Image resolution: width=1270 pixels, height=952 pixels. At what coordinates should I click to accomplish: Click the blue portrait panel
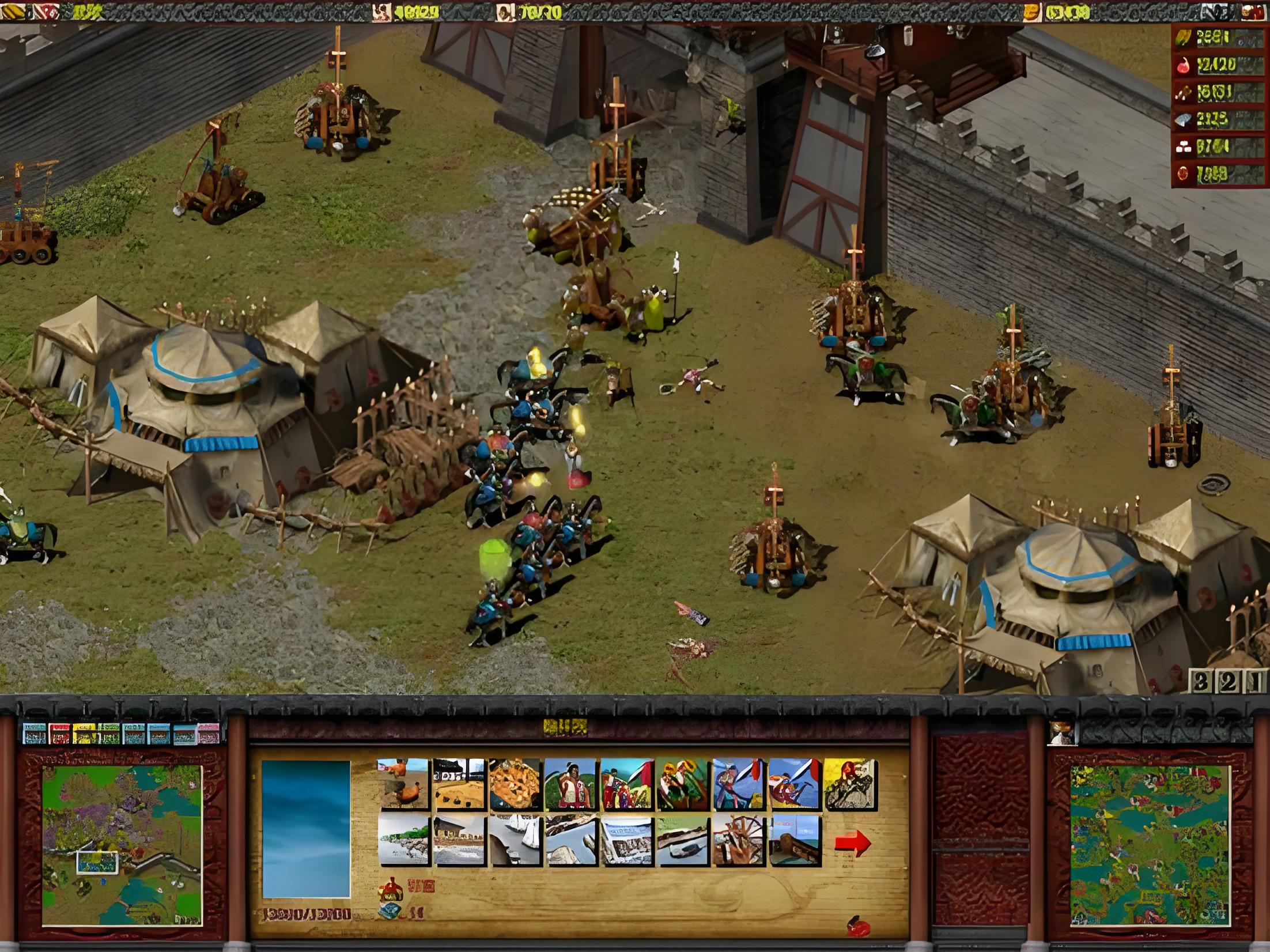click(x=306, y=829)
